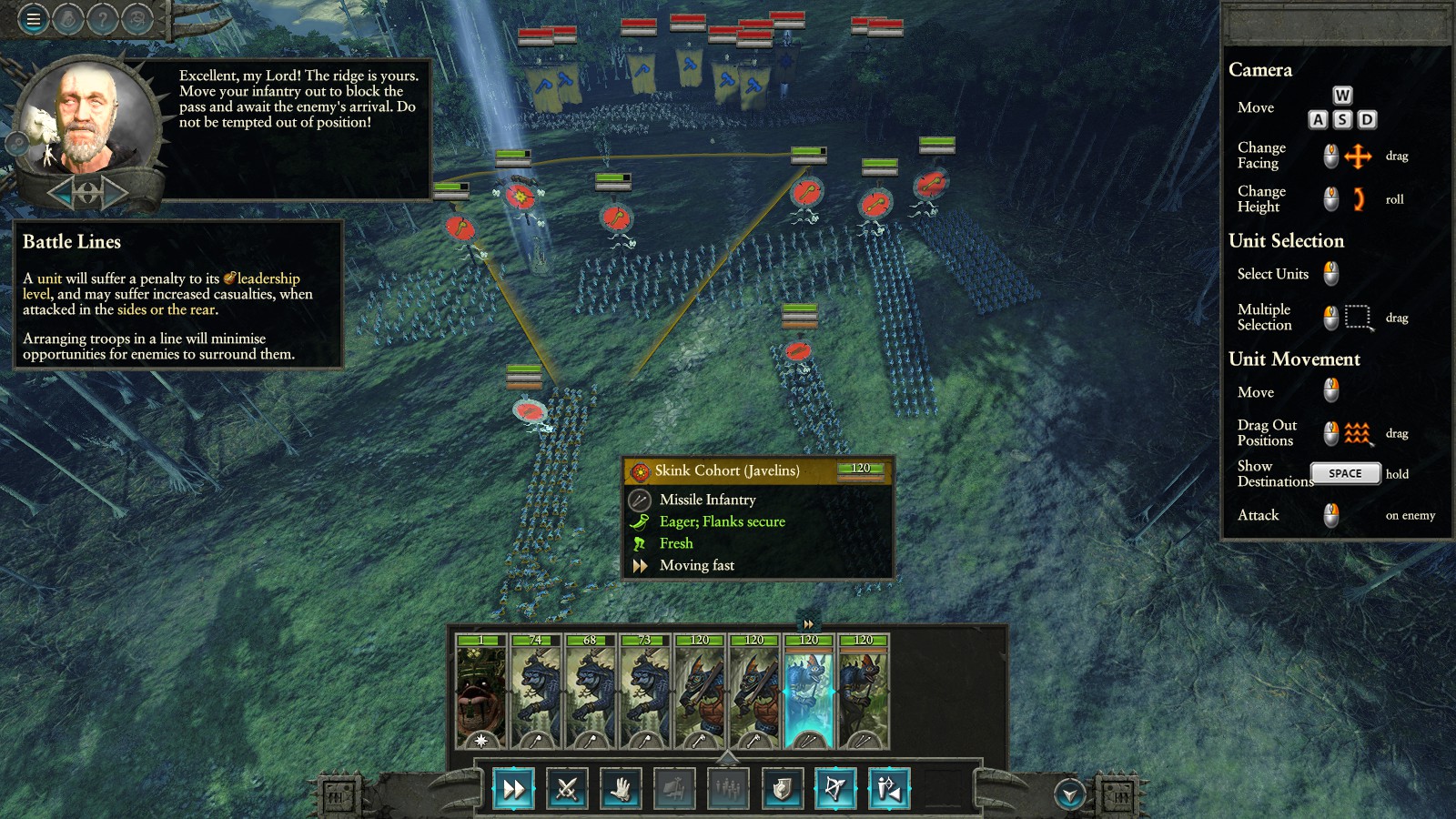Open the main menu hamburger button
The height and width of the screenshot is (819, 1456).
pos(34,18)
